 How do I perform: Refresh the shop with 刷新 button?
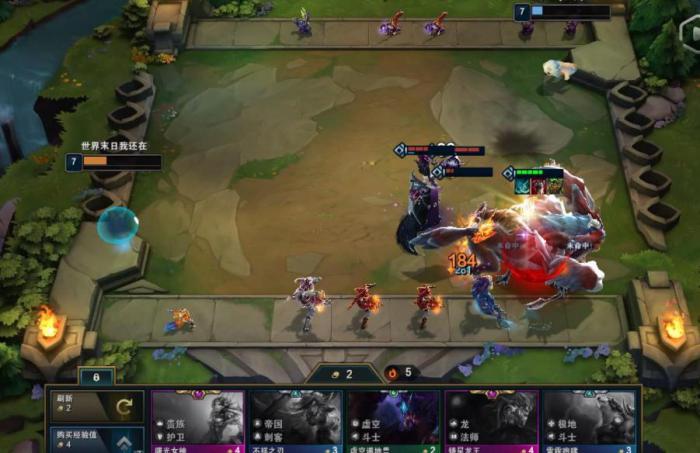pyautogui.click(x=96, y=407)
